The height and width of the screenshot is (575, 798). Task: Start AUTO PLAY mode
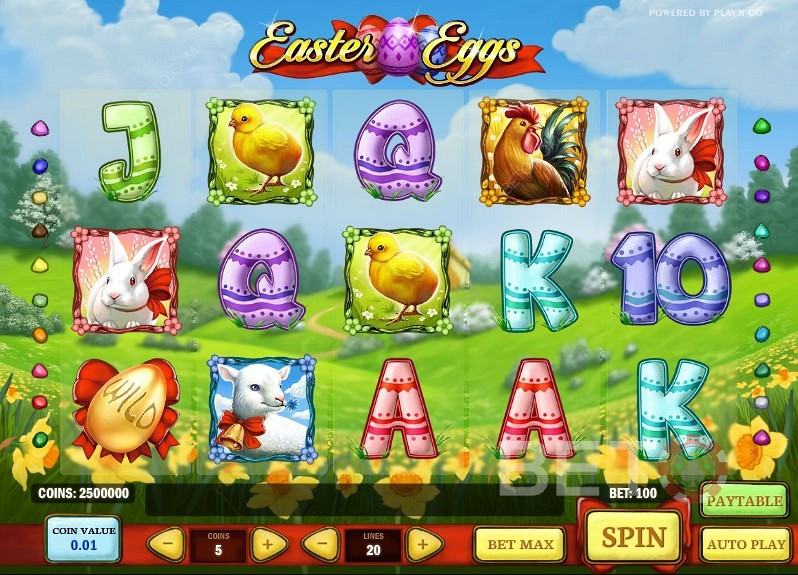(x=745, y=545)
